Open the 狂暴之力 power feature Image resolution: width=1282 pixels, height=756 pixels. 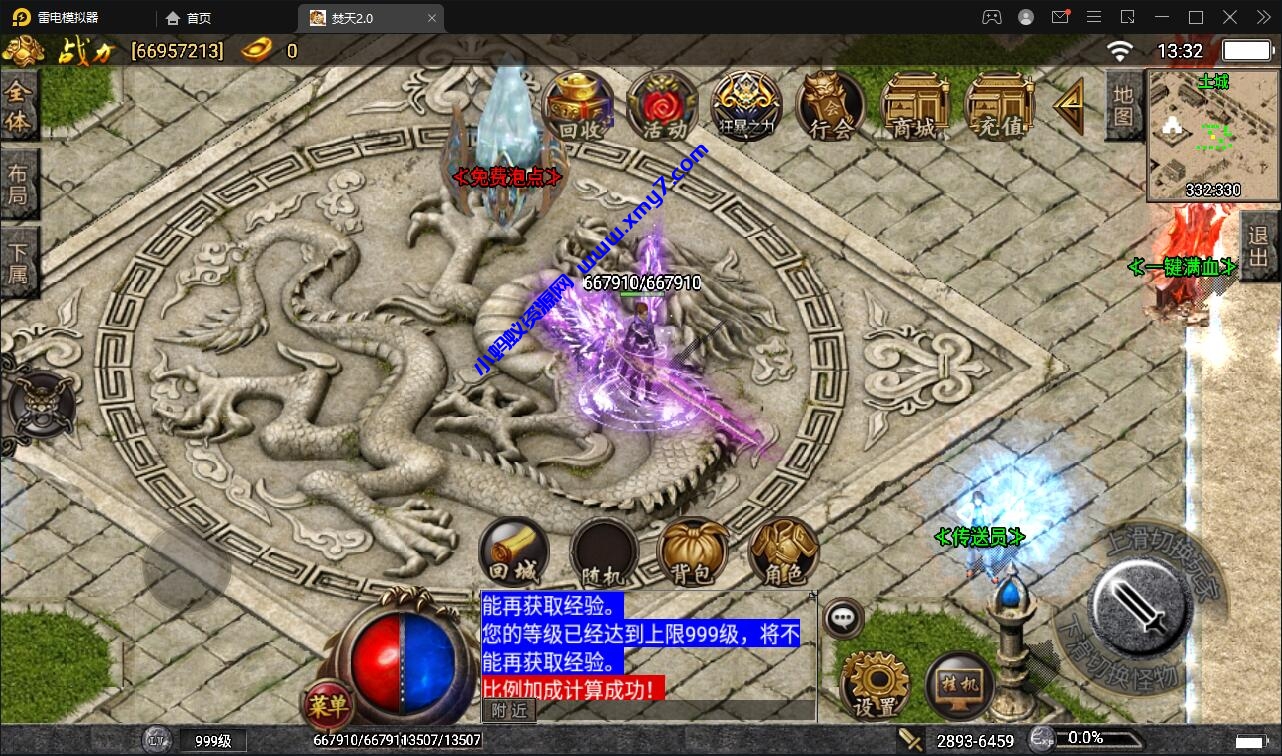click(x=746, y=105)
